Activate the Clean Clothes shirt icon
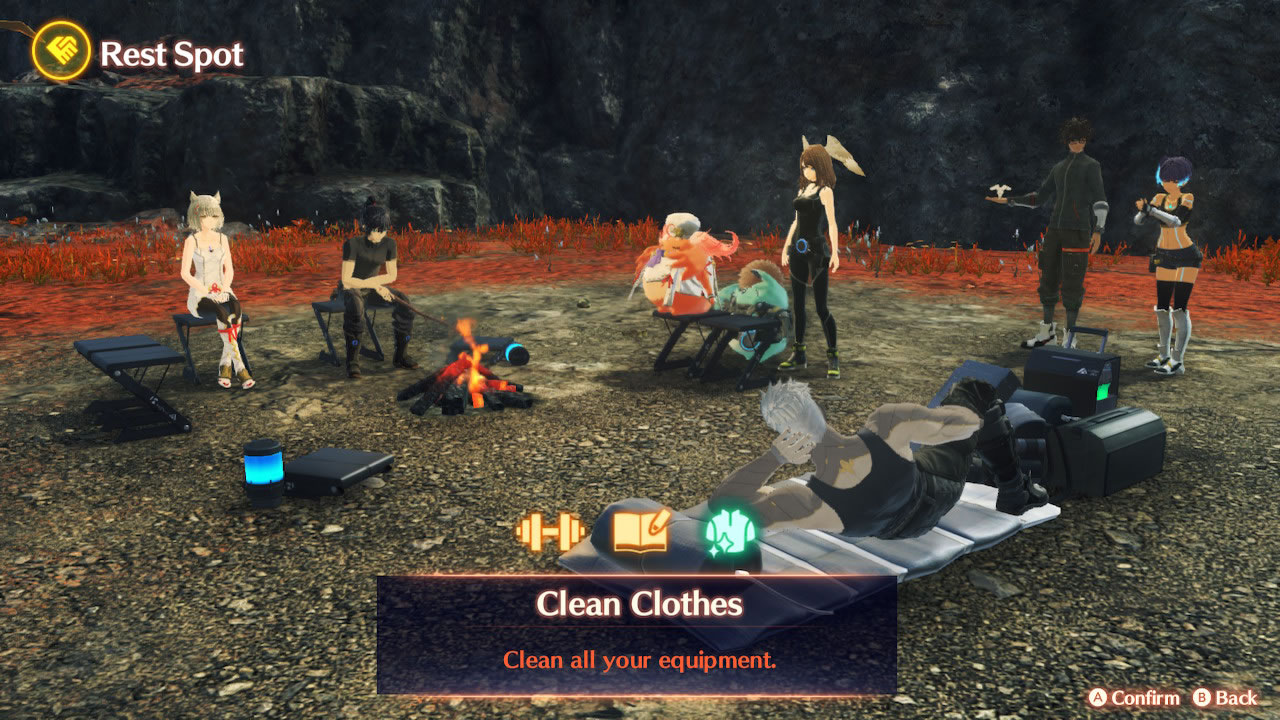 click(x=730, y=530)
